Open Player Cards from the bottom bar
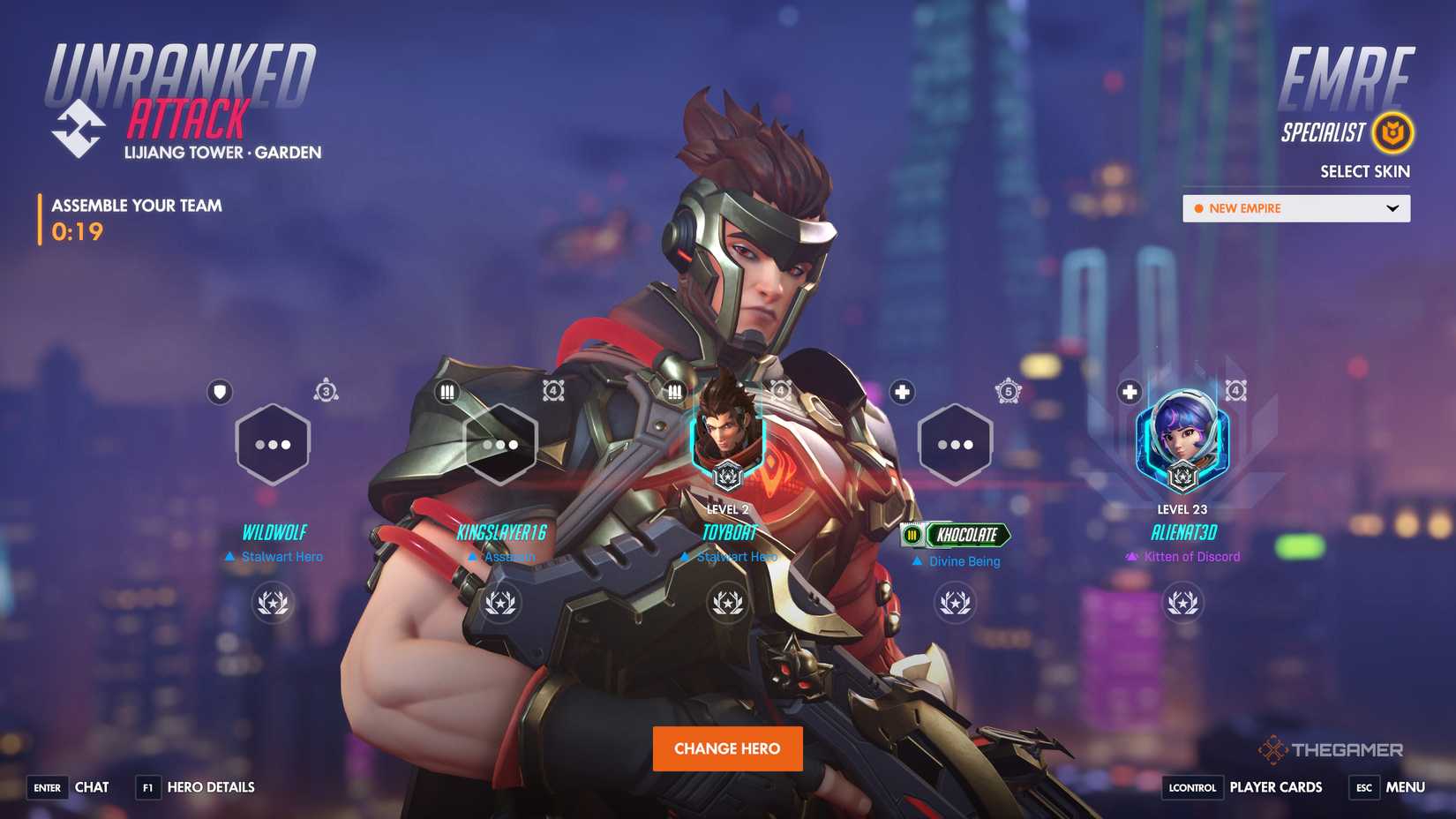Screen dimensions: 1456x819 click(x=1274, y=787)
